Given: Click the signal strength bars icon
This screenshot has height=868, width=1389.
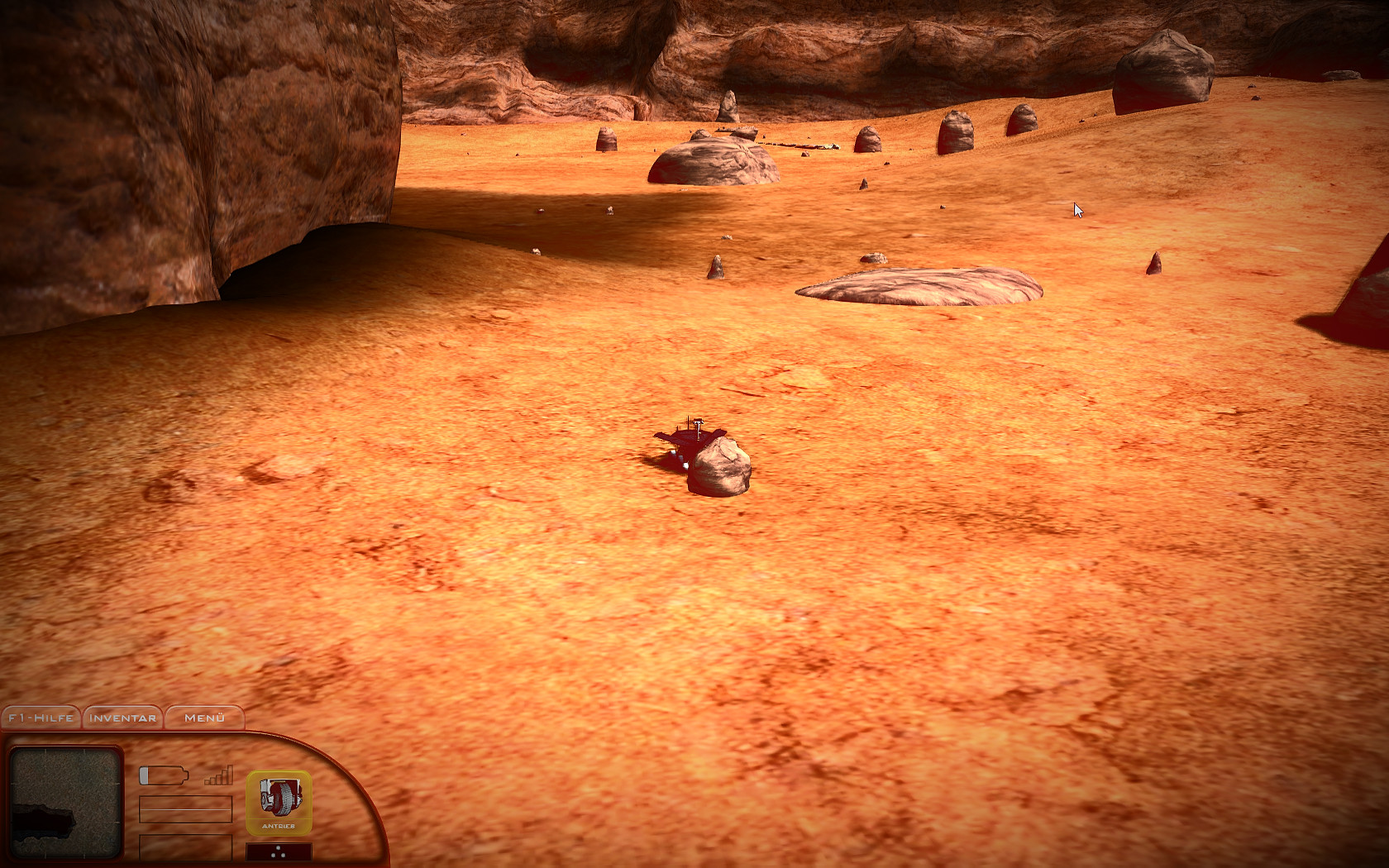Looking at the screenshot, I should point(217,775).
